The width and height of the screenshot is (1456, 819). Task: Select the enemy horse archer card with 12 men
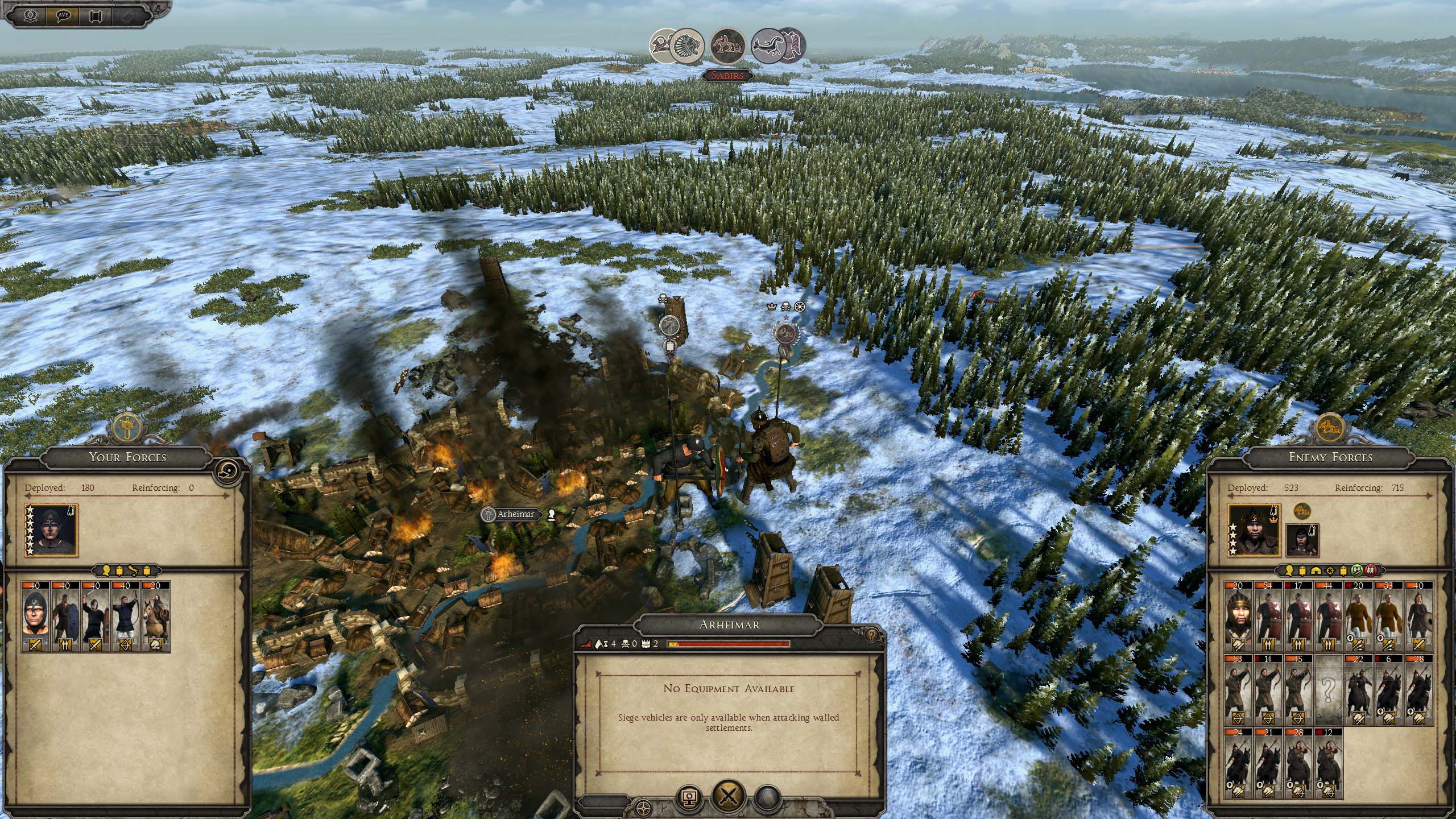[x=1328, y=764]
